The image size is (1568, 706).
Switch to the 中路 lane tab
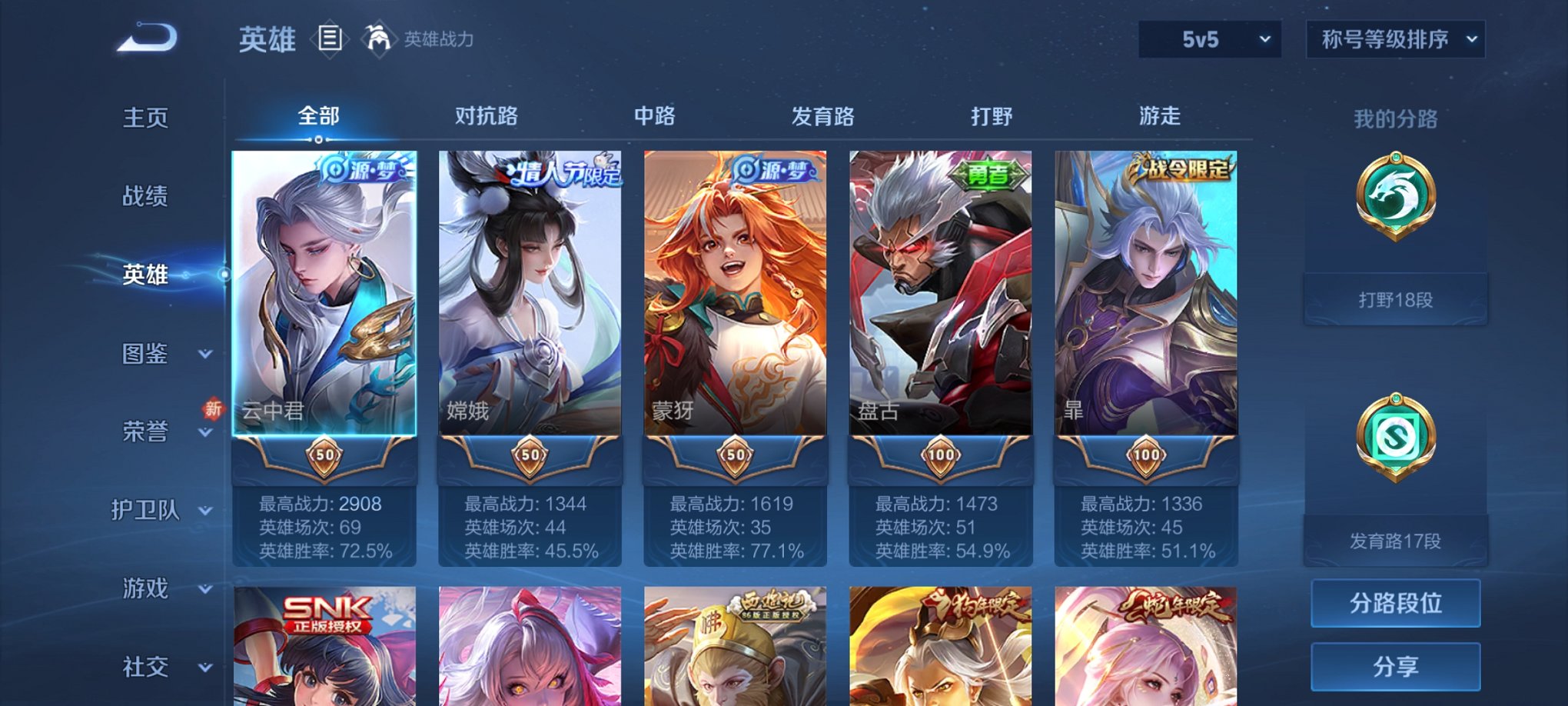point(653,115)
